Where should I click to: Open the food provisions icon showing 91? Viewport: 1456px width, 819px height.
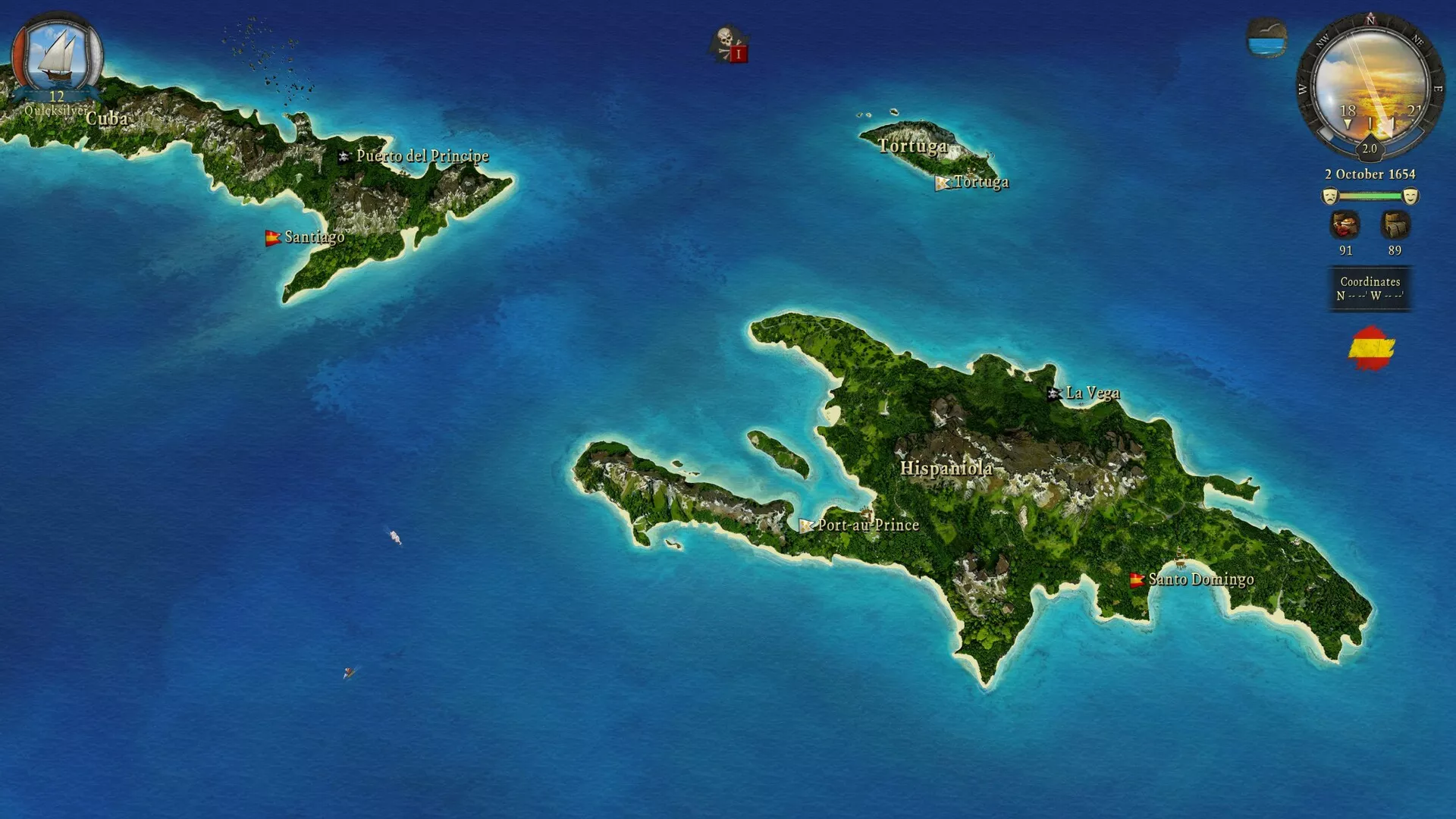1345,226
